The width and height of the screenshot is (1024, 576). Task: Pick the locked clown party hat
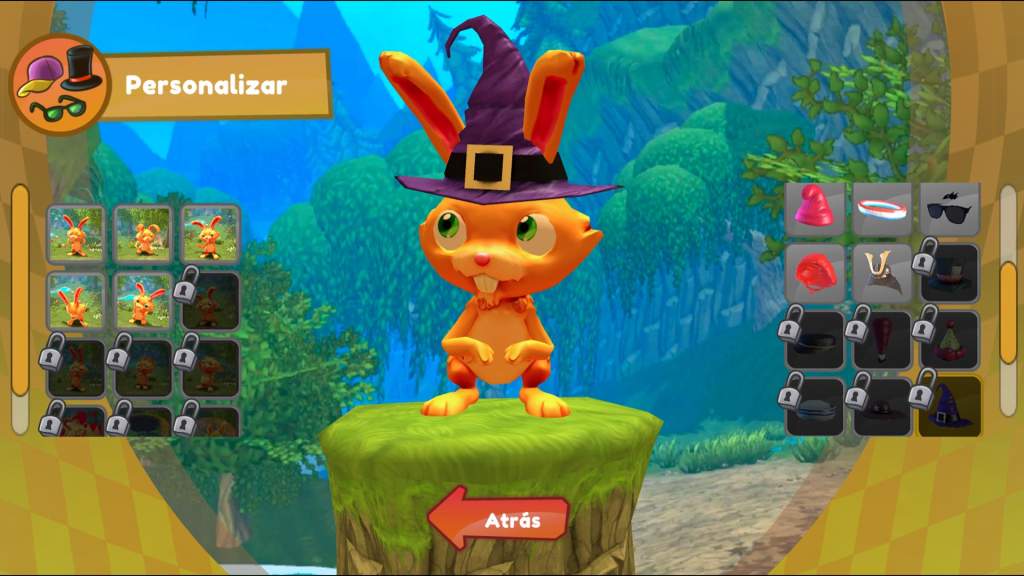tap(948, 339)
